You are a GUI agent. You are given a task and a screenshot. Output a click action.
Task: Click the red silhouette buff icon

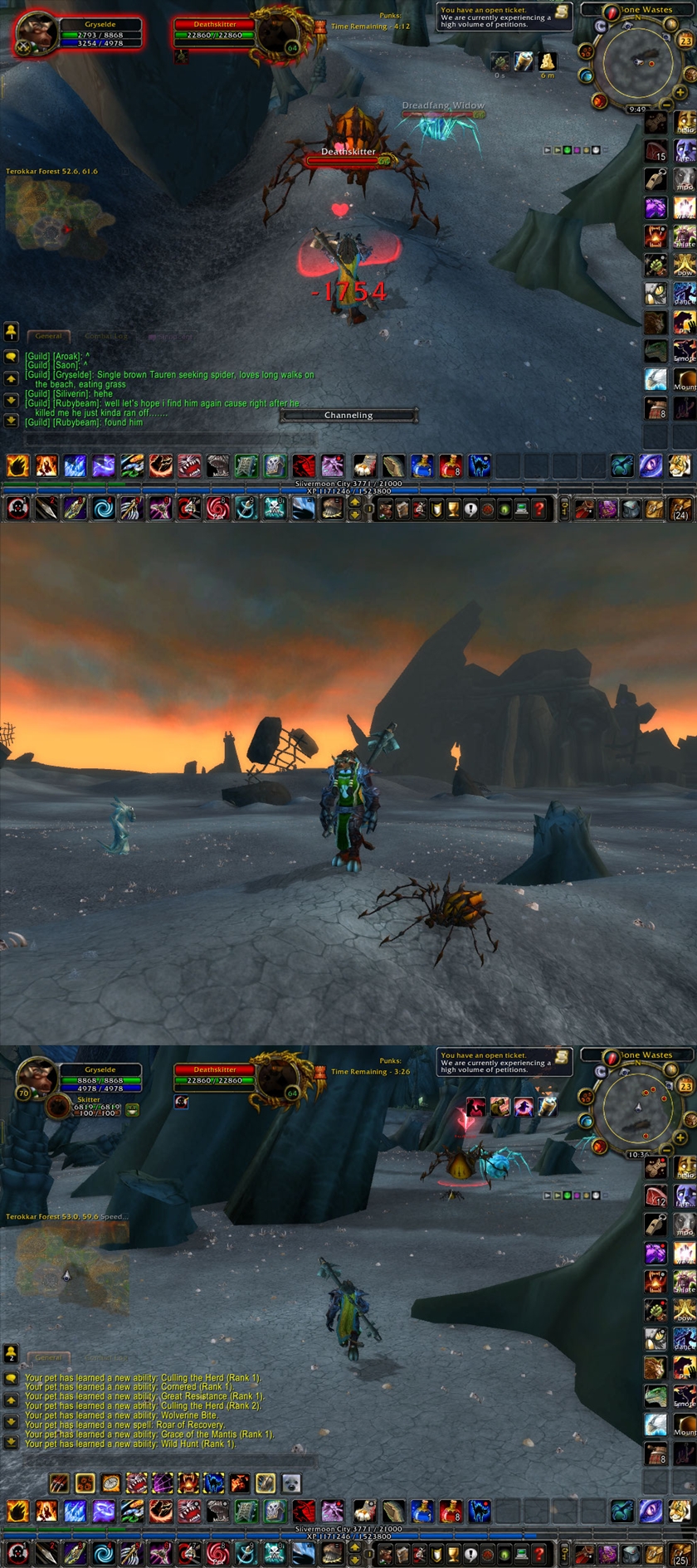point(475,1106)
